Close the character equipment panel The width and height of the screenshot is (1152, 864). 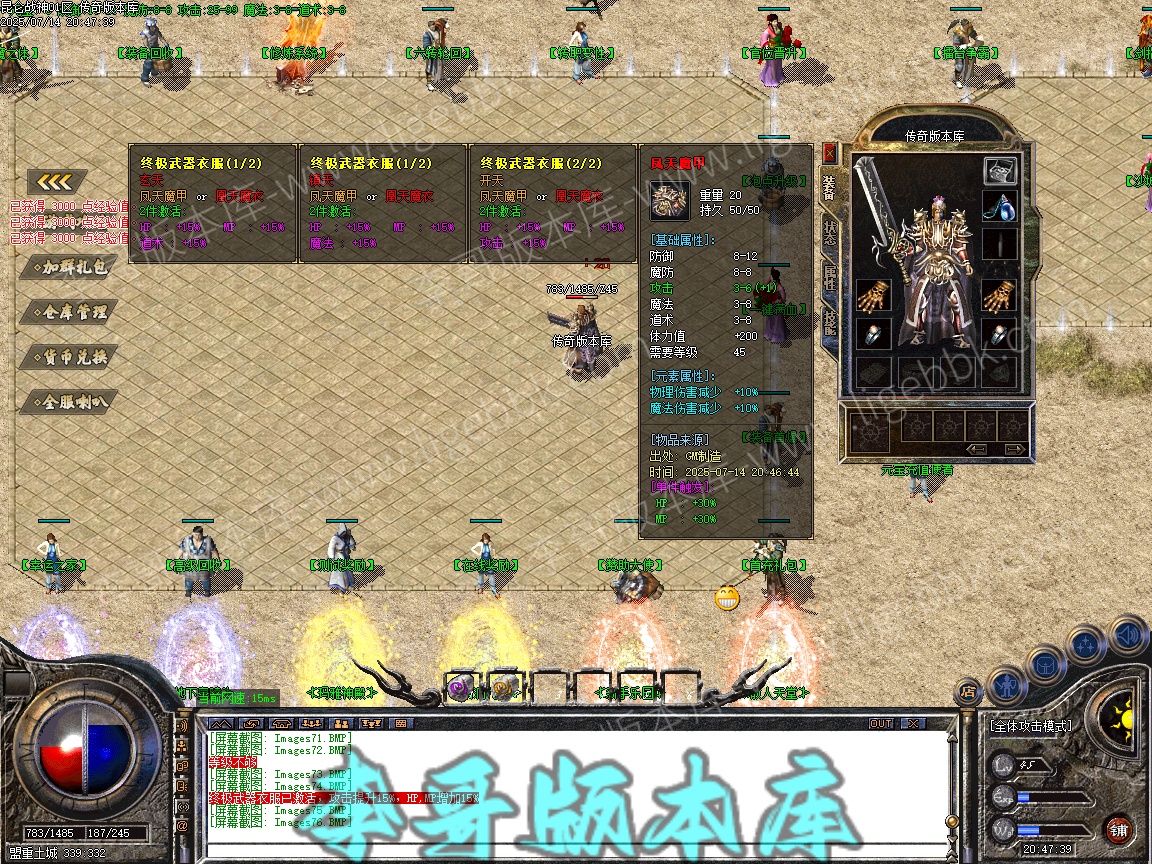(829, 153)
